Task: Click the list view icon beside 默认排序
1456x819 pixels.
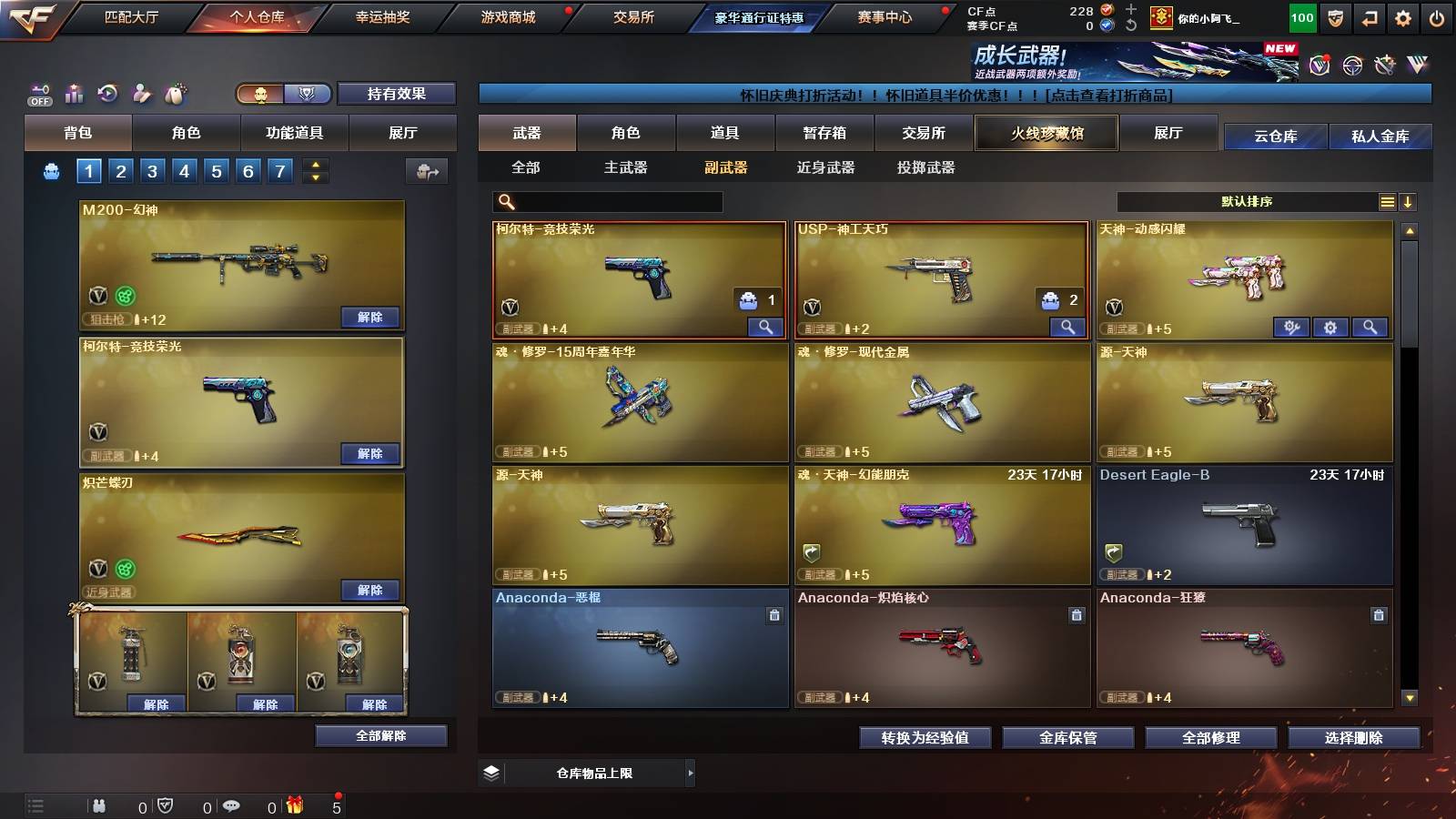Action: point(1387,201)
